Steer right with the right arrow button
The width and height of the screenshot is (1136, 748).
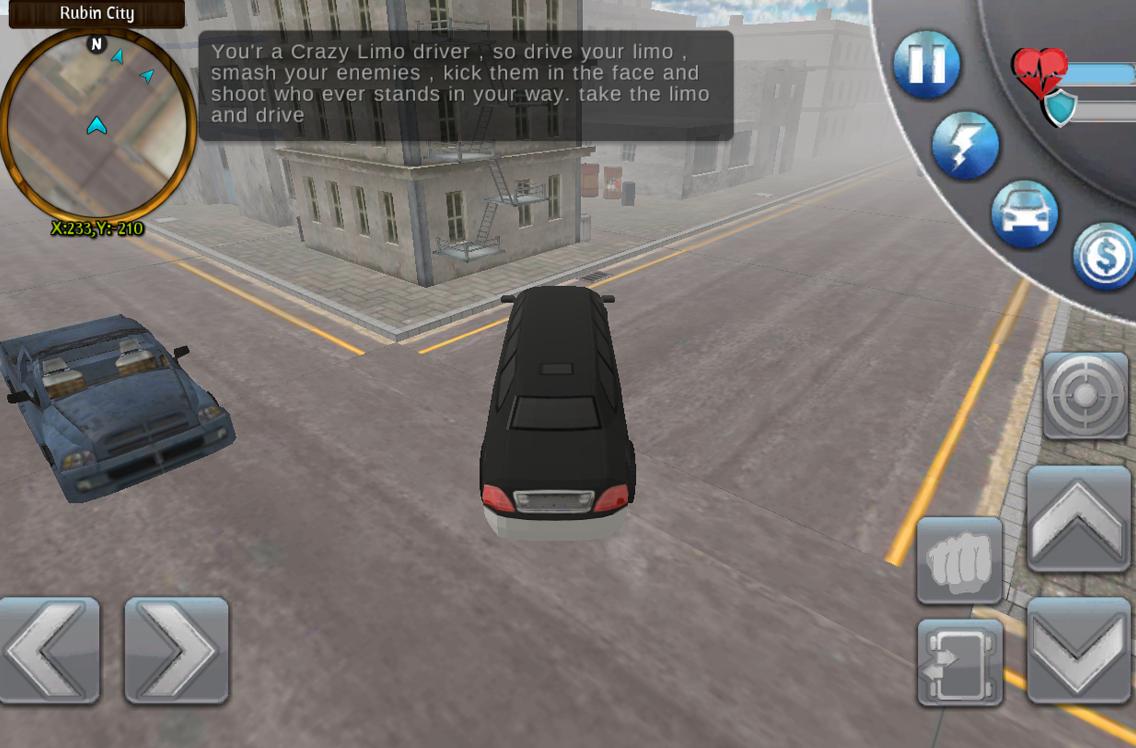point(177,650)
